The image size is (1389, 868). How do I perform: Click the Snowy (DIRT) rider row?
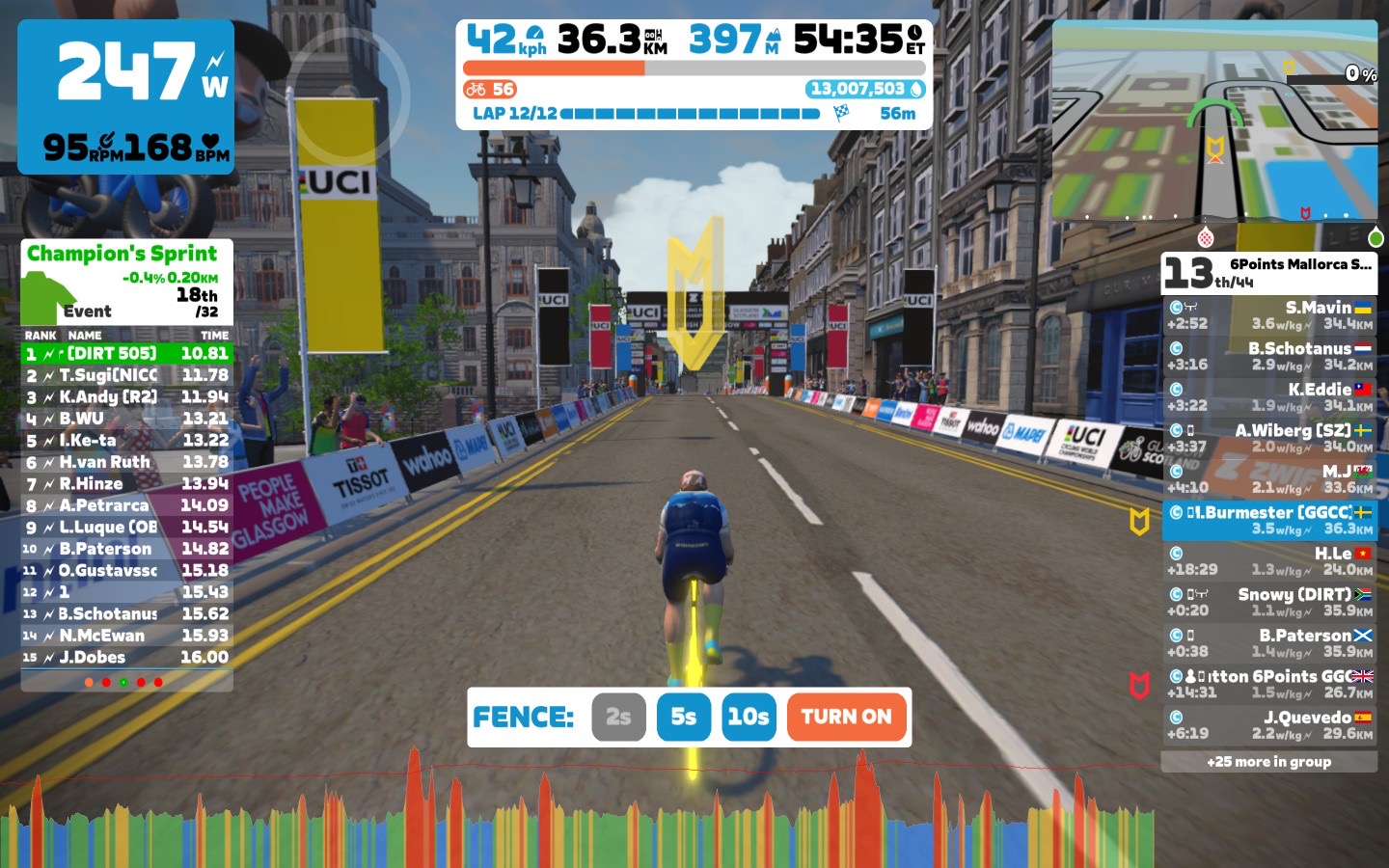(x=1268, y=602)
